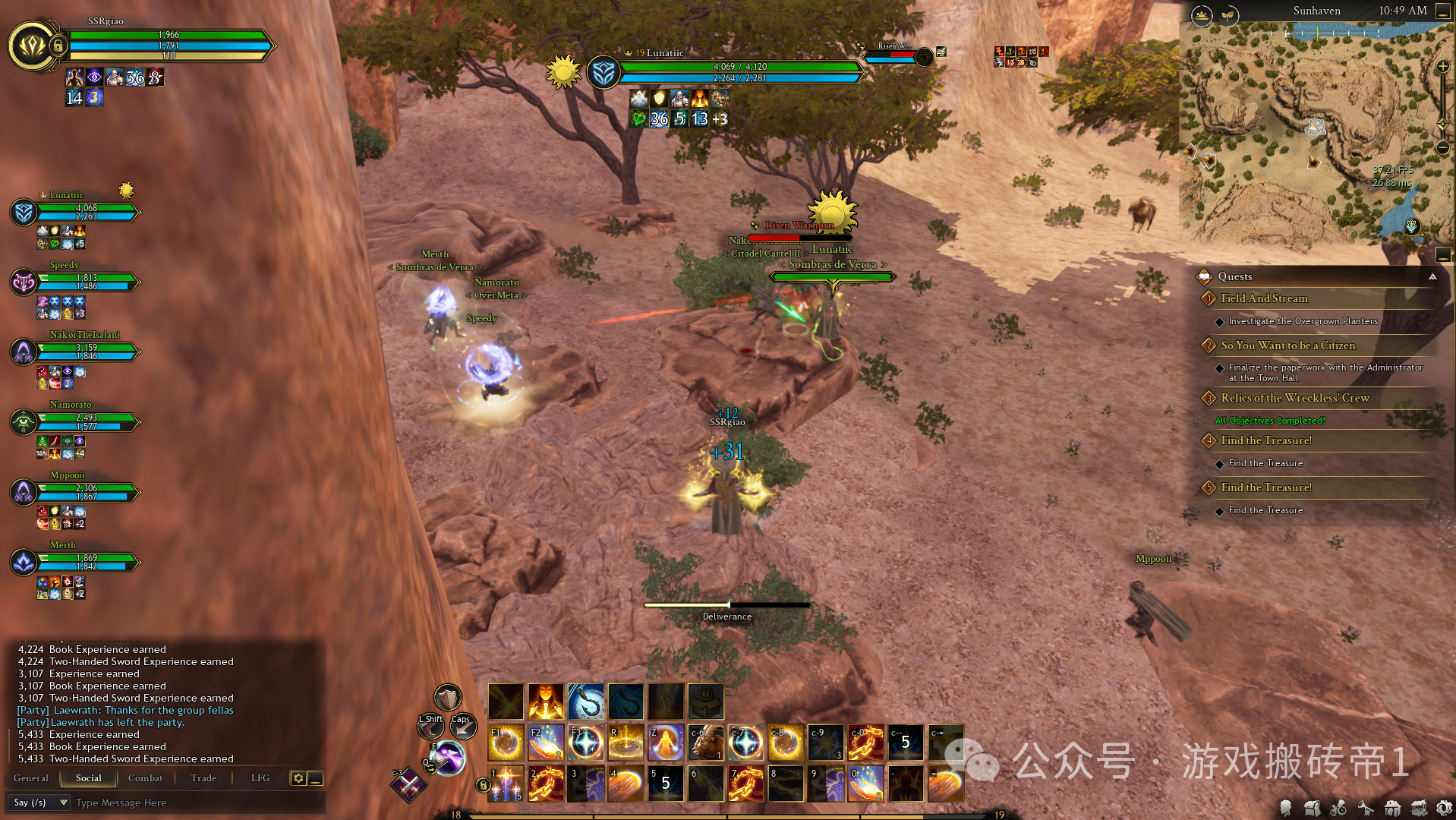Open the Combat chat tab
1456x820 pixels.
point(145,778)
